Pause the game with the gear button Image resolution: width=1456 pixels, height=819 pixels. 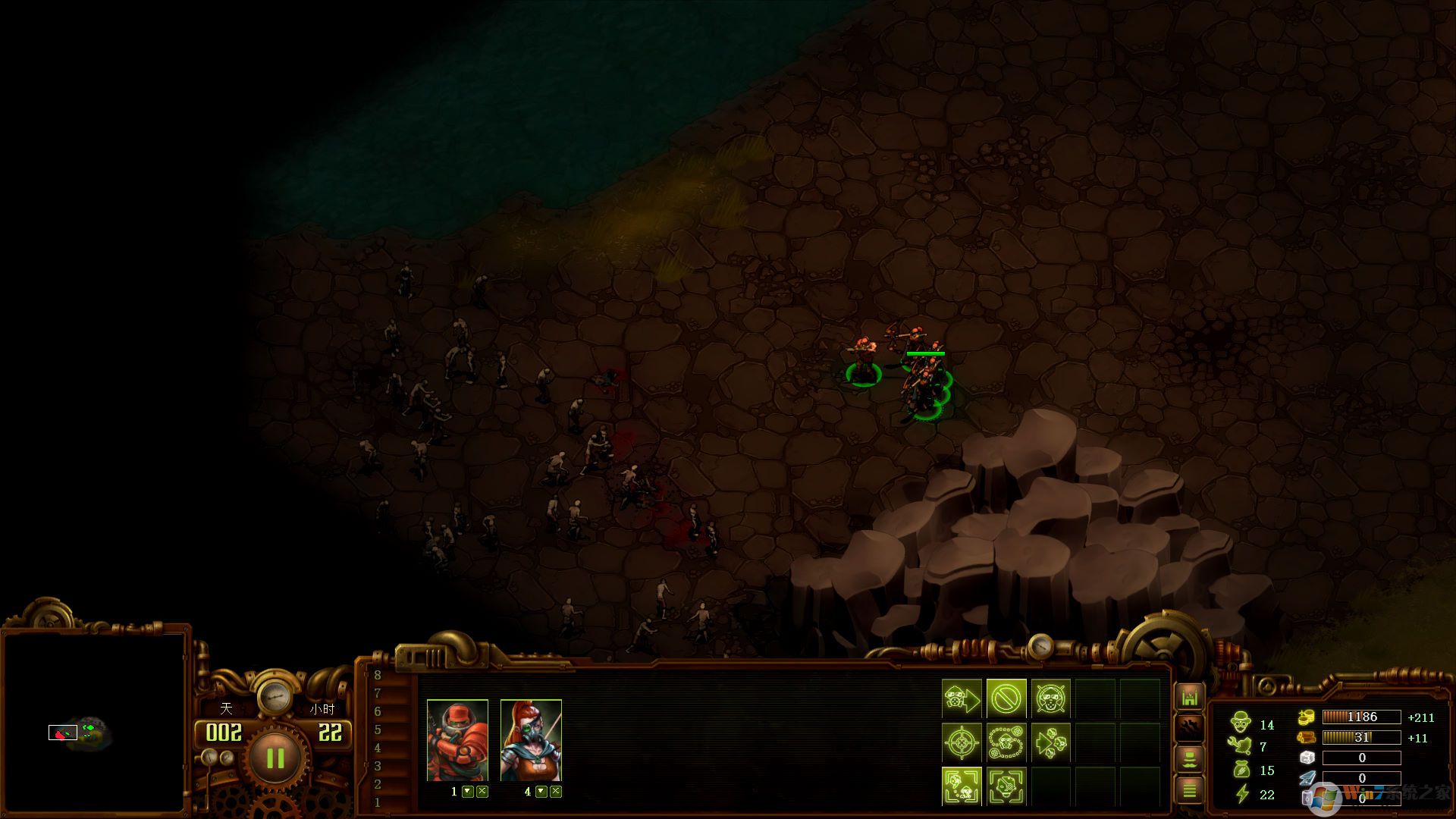pyautogui.click(x=275, y=758)
